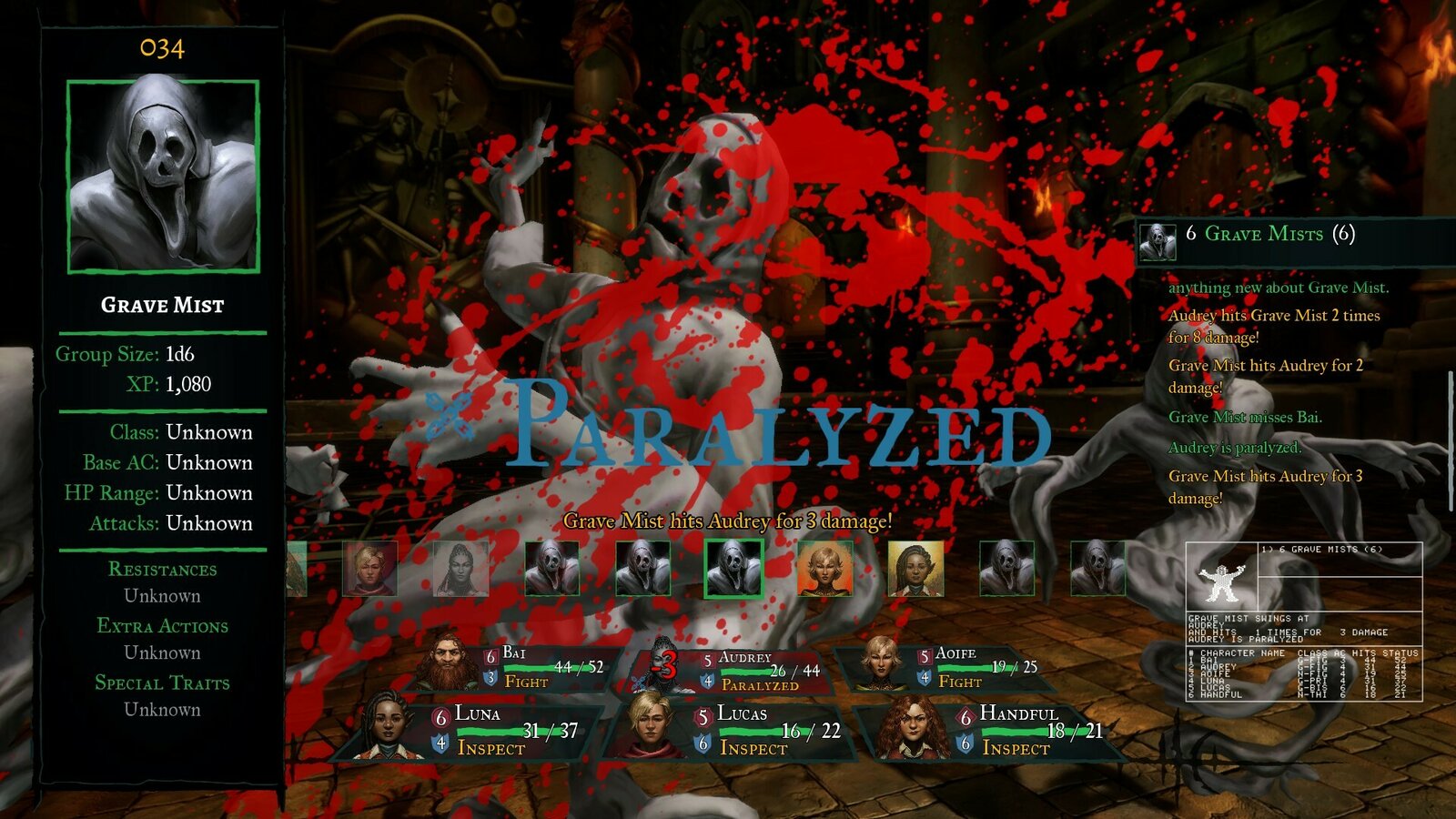The height and width of the screenshot is (819, 1456).
Task: Click Bai's red level 6 crest icon
Action: coord(490,655)
